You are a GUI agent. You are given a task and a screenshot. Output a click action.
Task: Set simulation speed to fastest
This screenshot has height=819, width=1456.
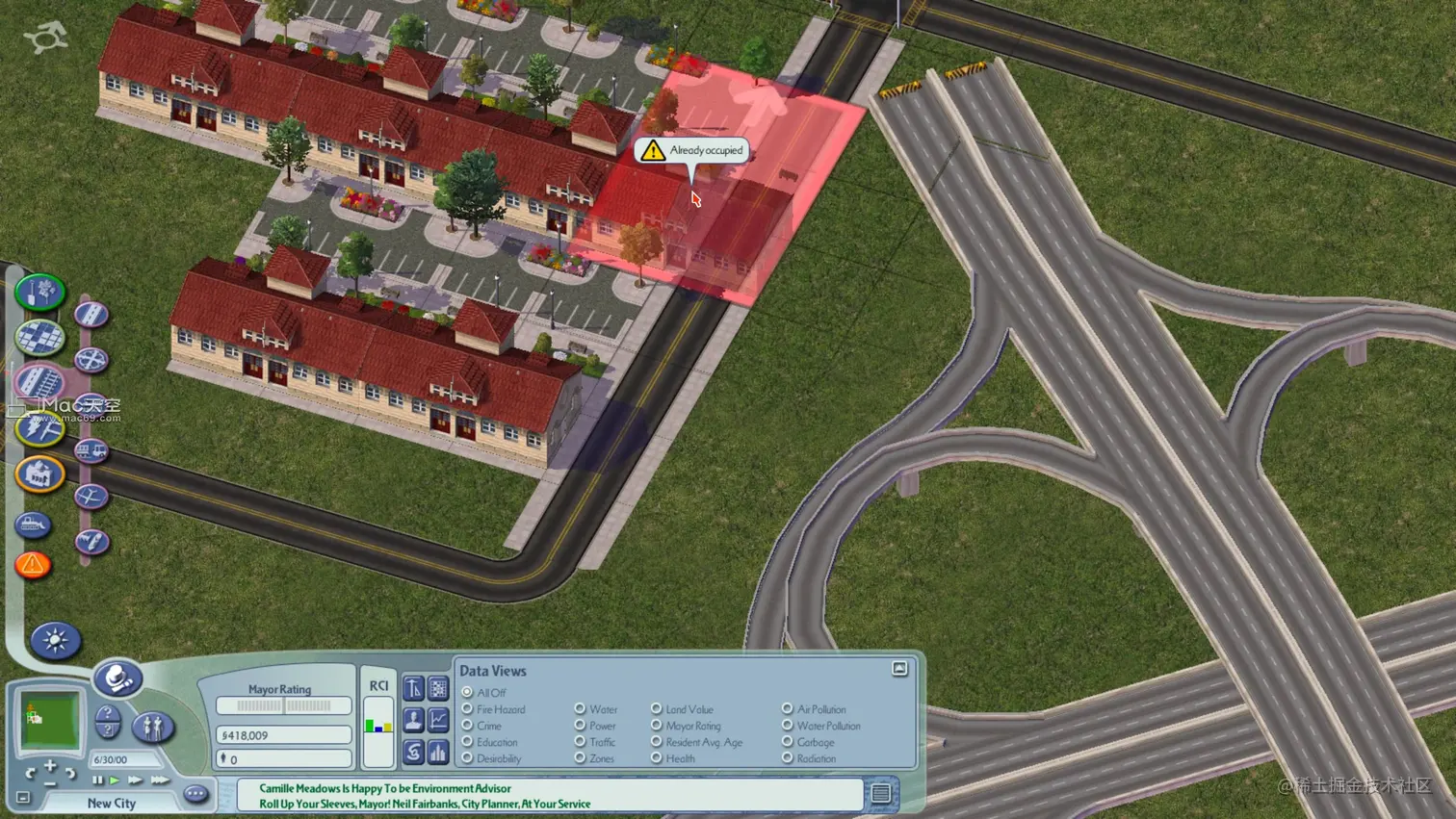(160, 781)
